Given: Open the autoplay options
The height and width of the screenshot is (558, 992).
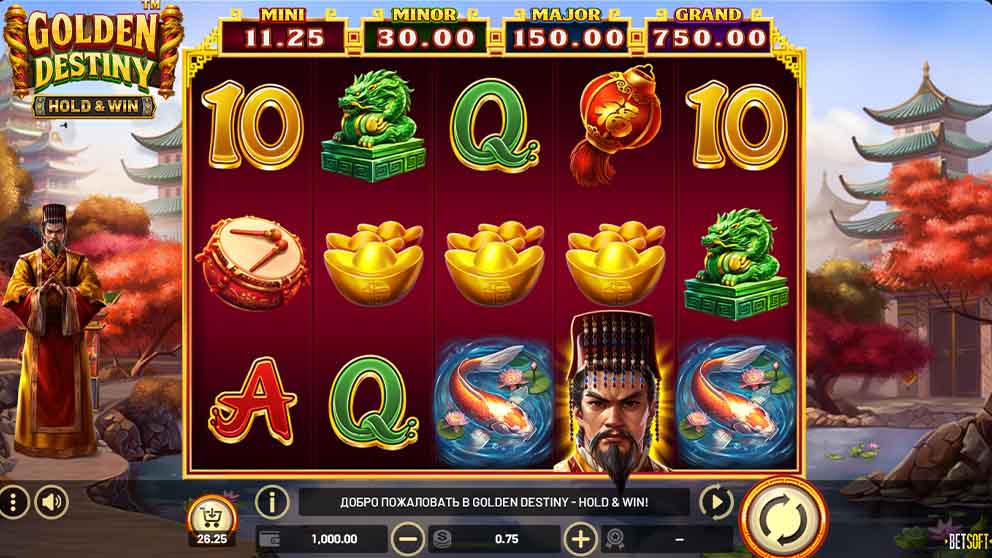Looking at the screenshot, I should pyautogui.click(x=716, y=502).
